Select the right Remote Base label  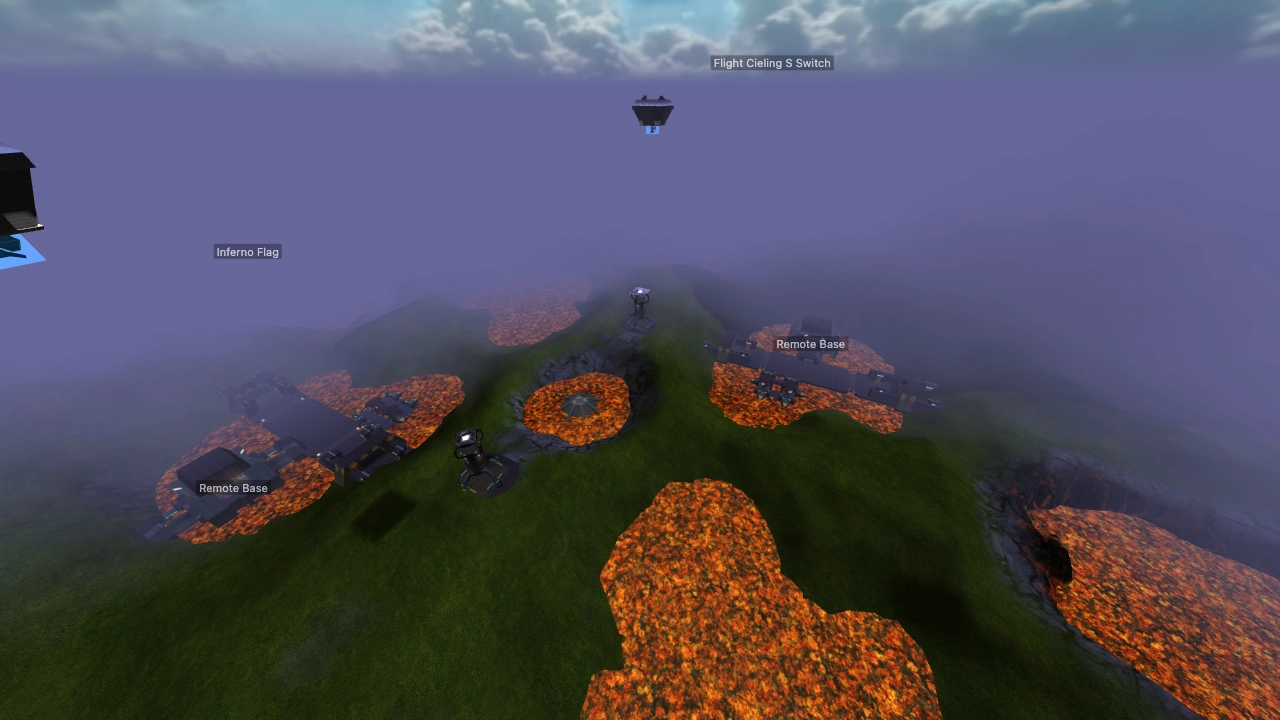pyautogui.click(x=811, y=343)
